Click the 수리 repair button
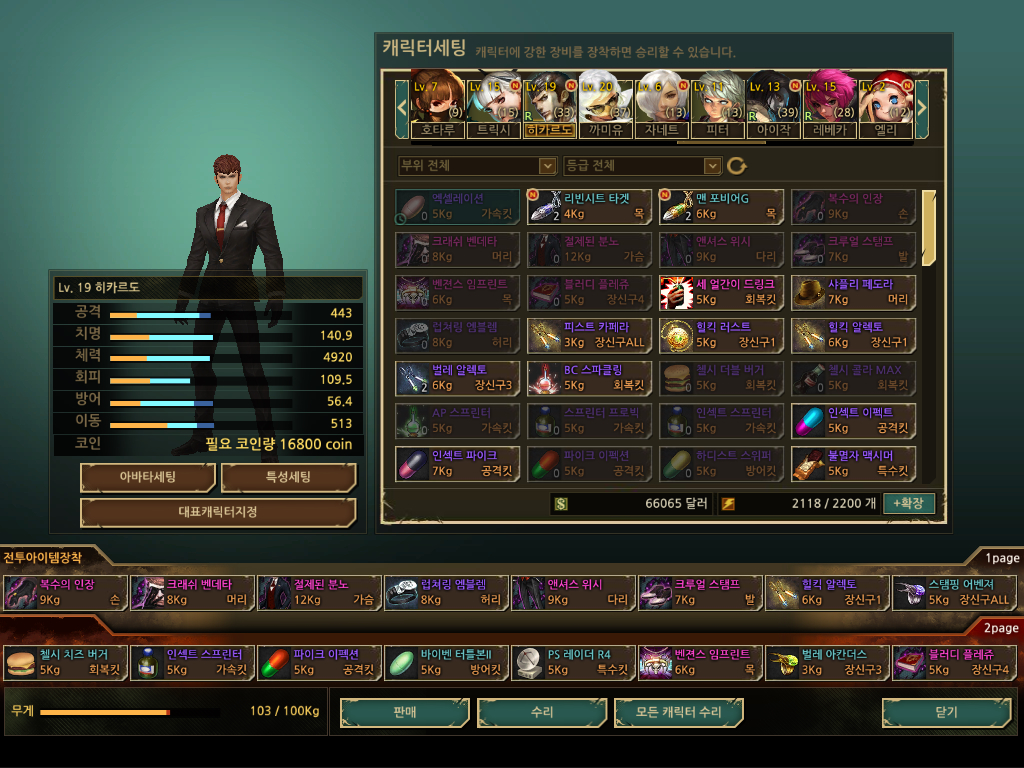 [x=542, y=712]
